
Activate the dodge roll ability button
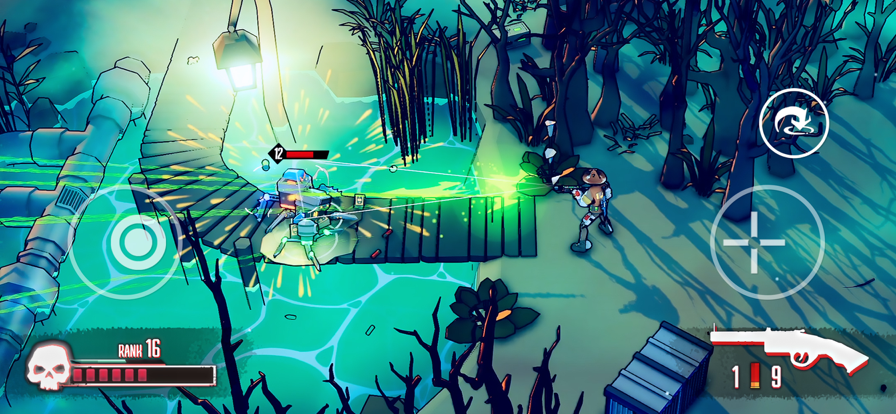point(792,123)
